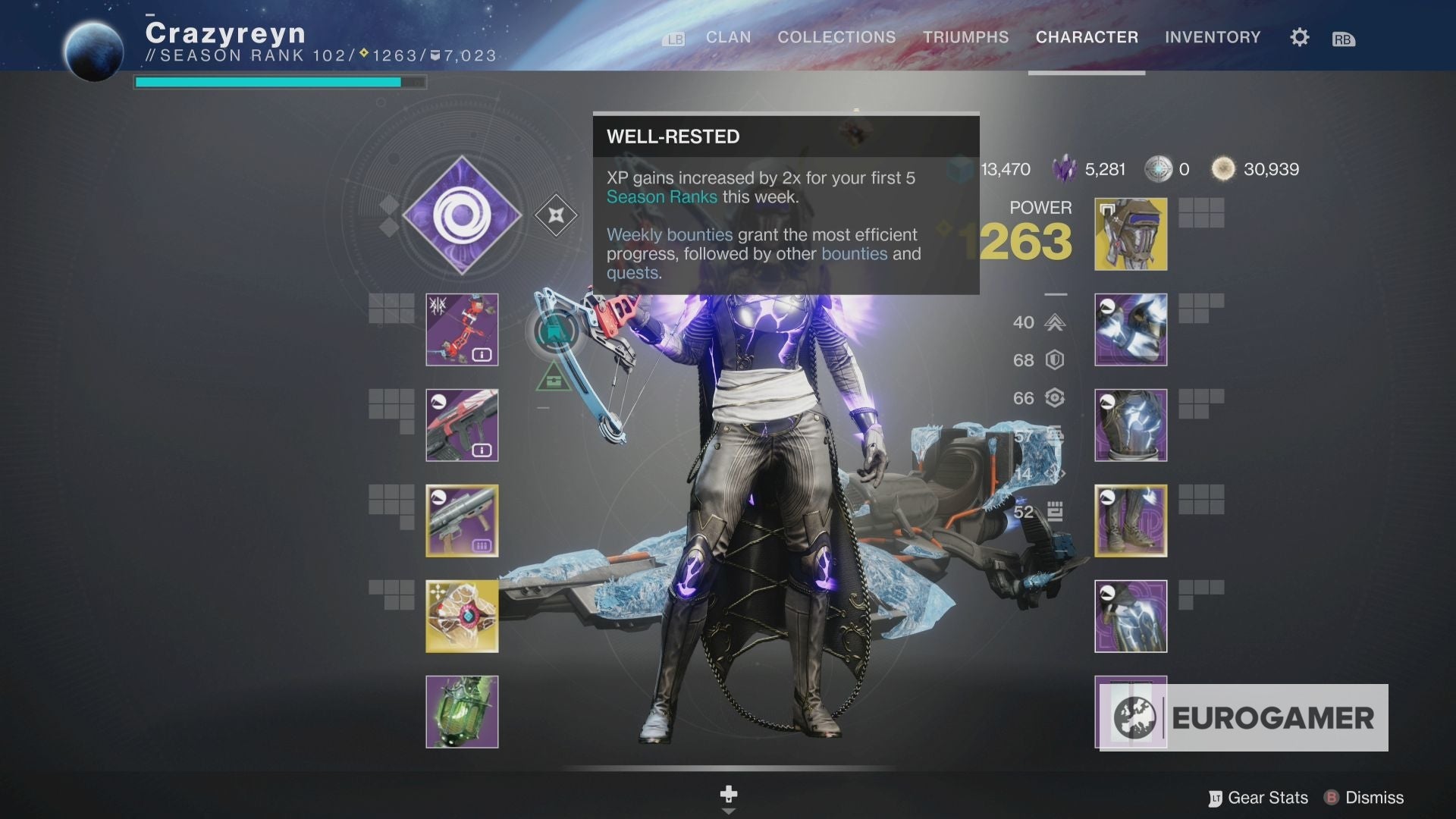Viewport: 1456px width, 819px height.
Task: Select the submachine gun energy weapon slot
Action: click(x=462, y=425)
